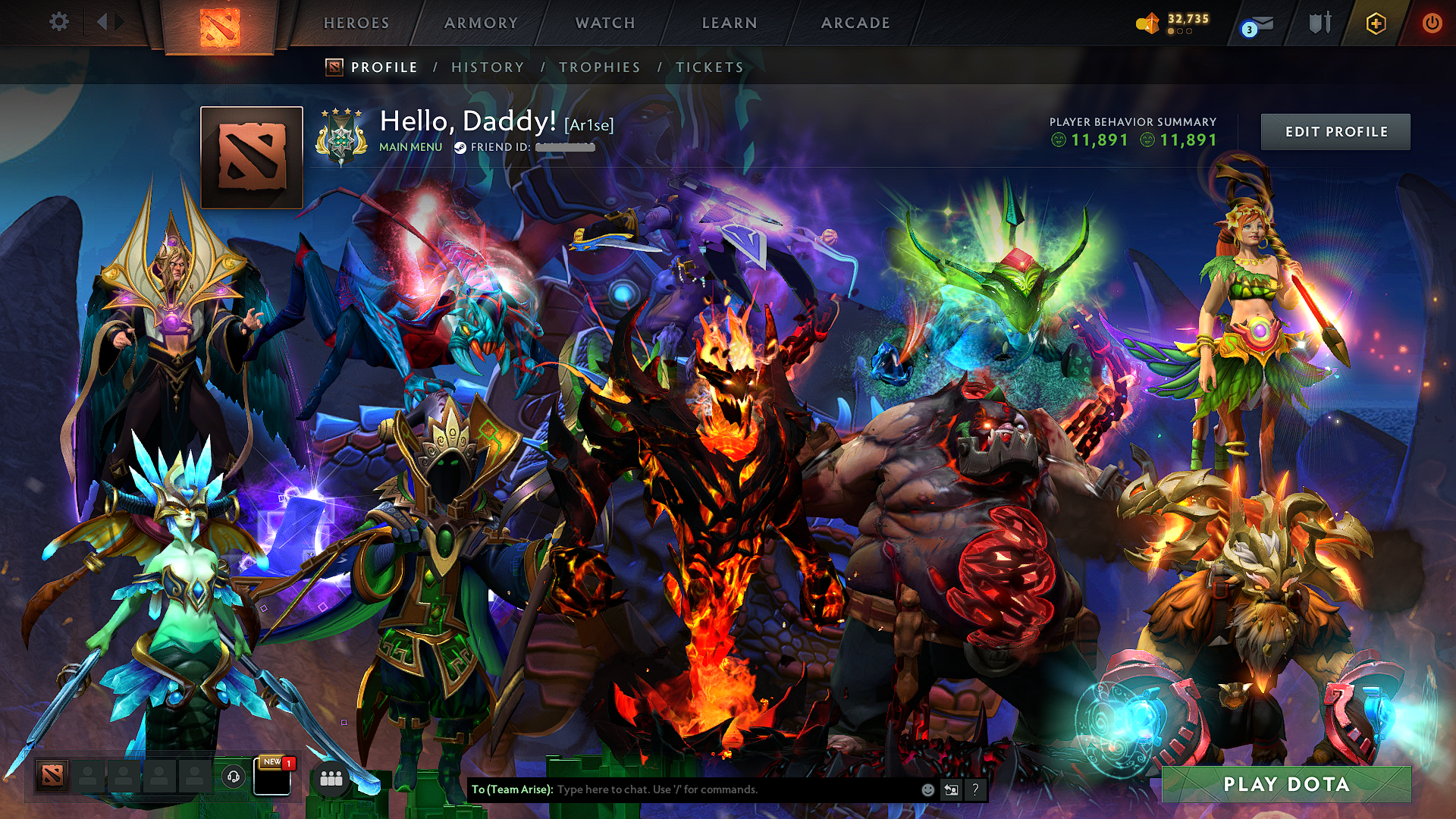Viewport: 1456px width, 819px height.
Task: Open the TROPHIES tab
Action: click(x=600, y=67)
